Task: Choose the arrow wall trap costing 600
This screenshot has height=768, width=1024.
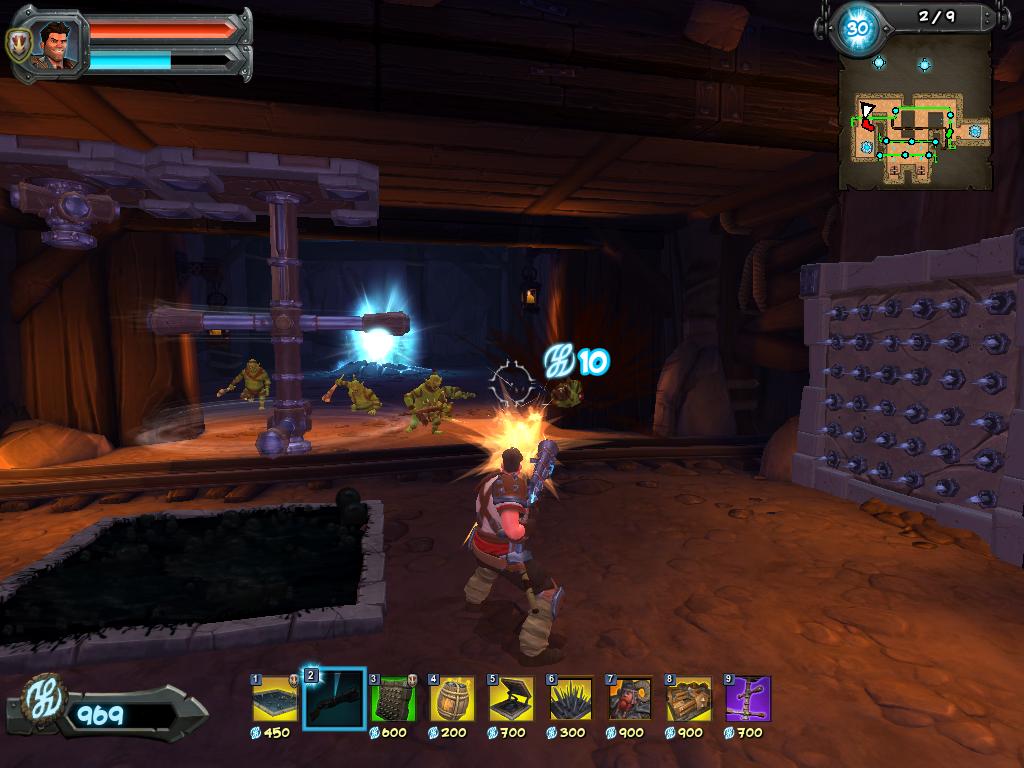Action: [392, 699]
